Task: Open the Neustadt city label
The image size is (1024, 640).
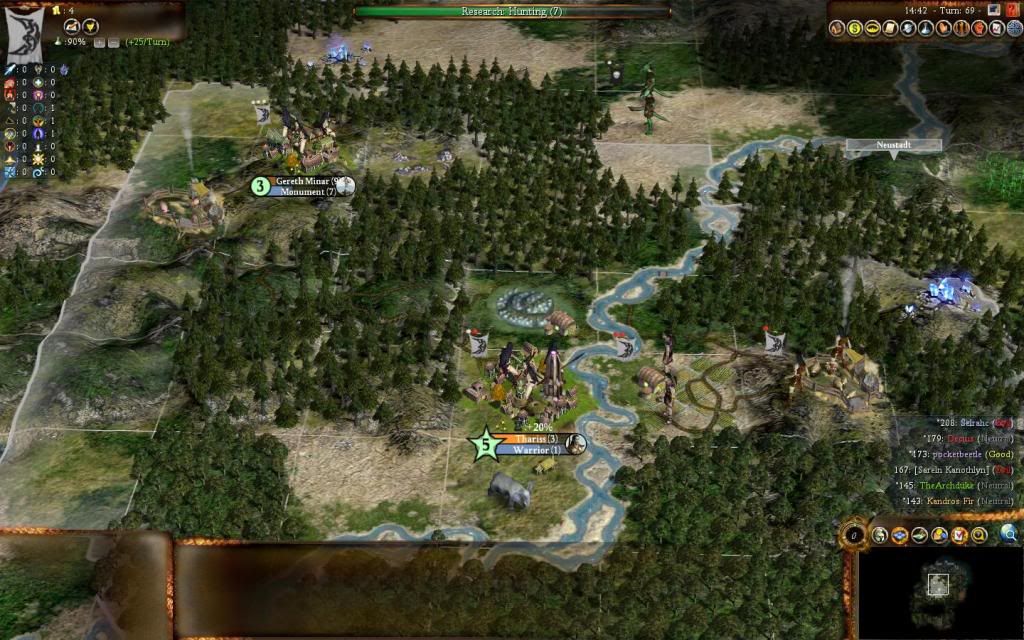Action: coord(893,145)
